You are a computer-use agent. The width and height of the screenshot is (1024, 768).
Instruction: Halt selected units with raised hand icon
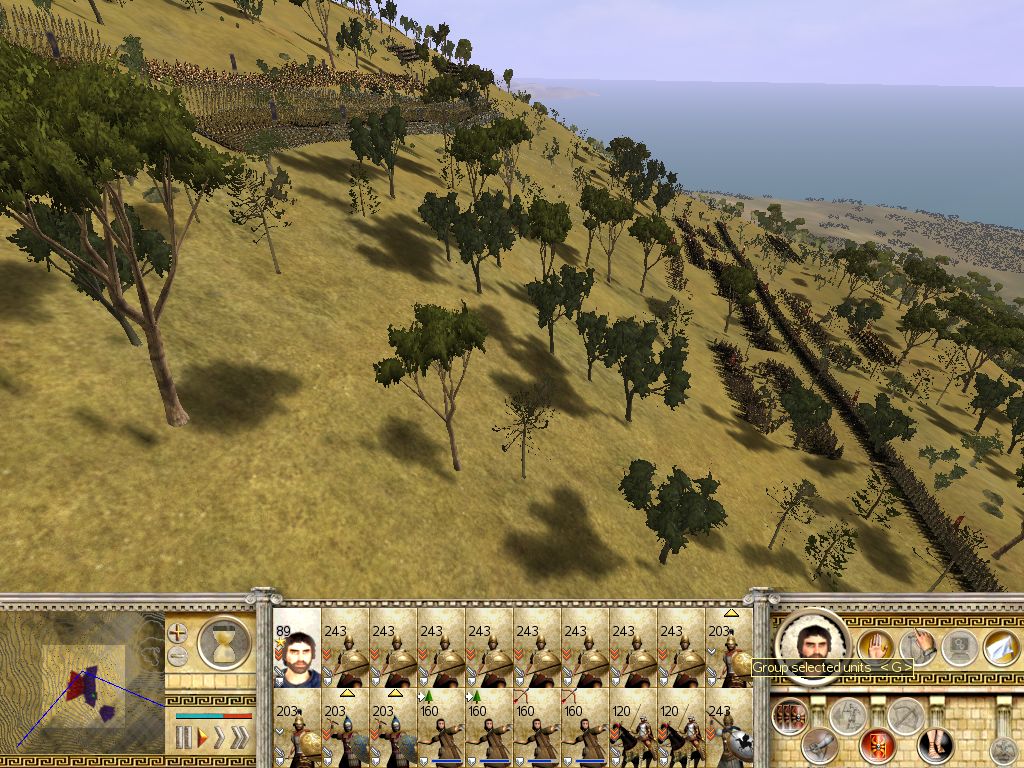[874, 647]
